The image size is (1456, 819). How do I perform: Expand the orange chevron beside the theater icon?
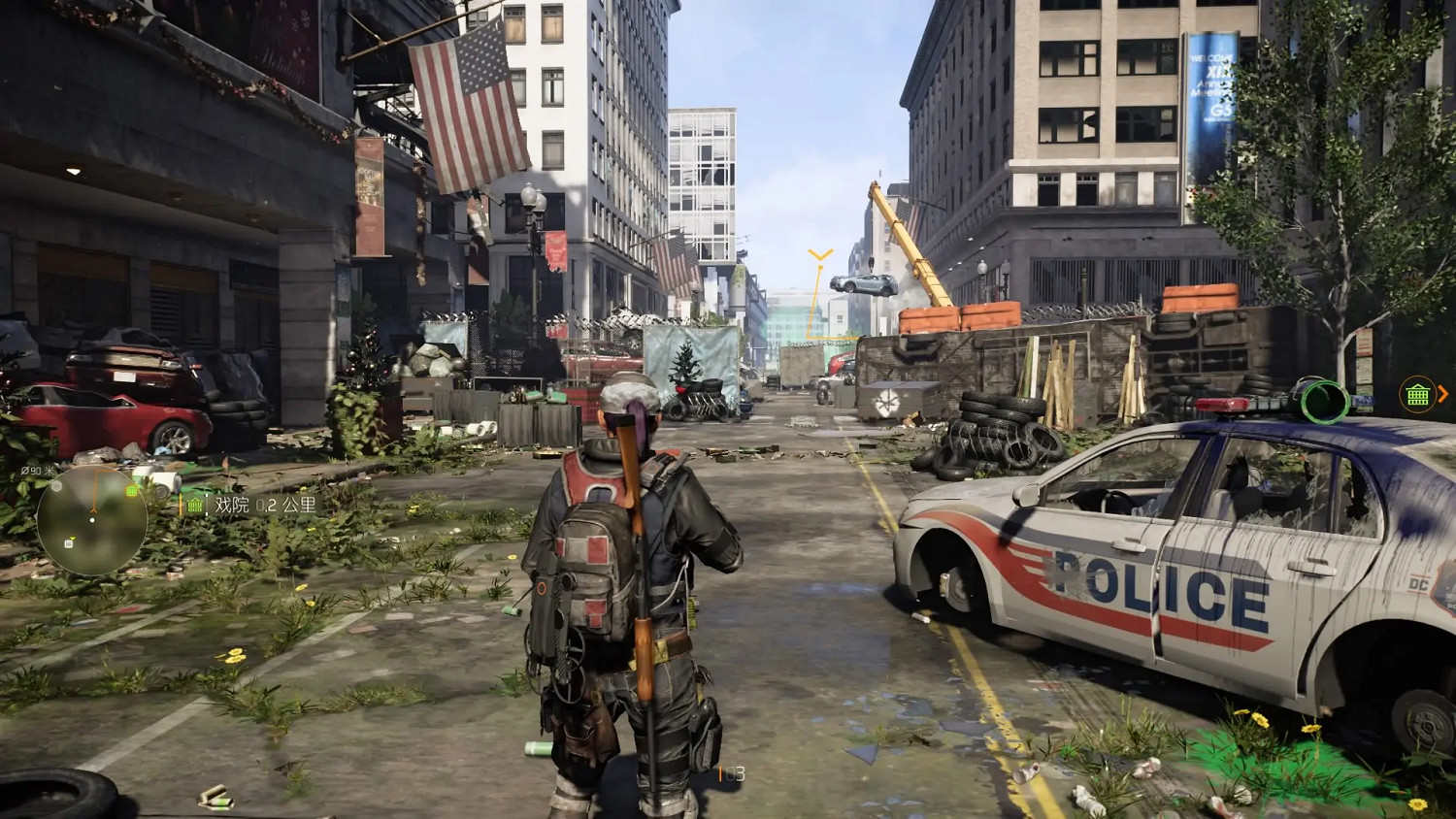(1443, 393)
